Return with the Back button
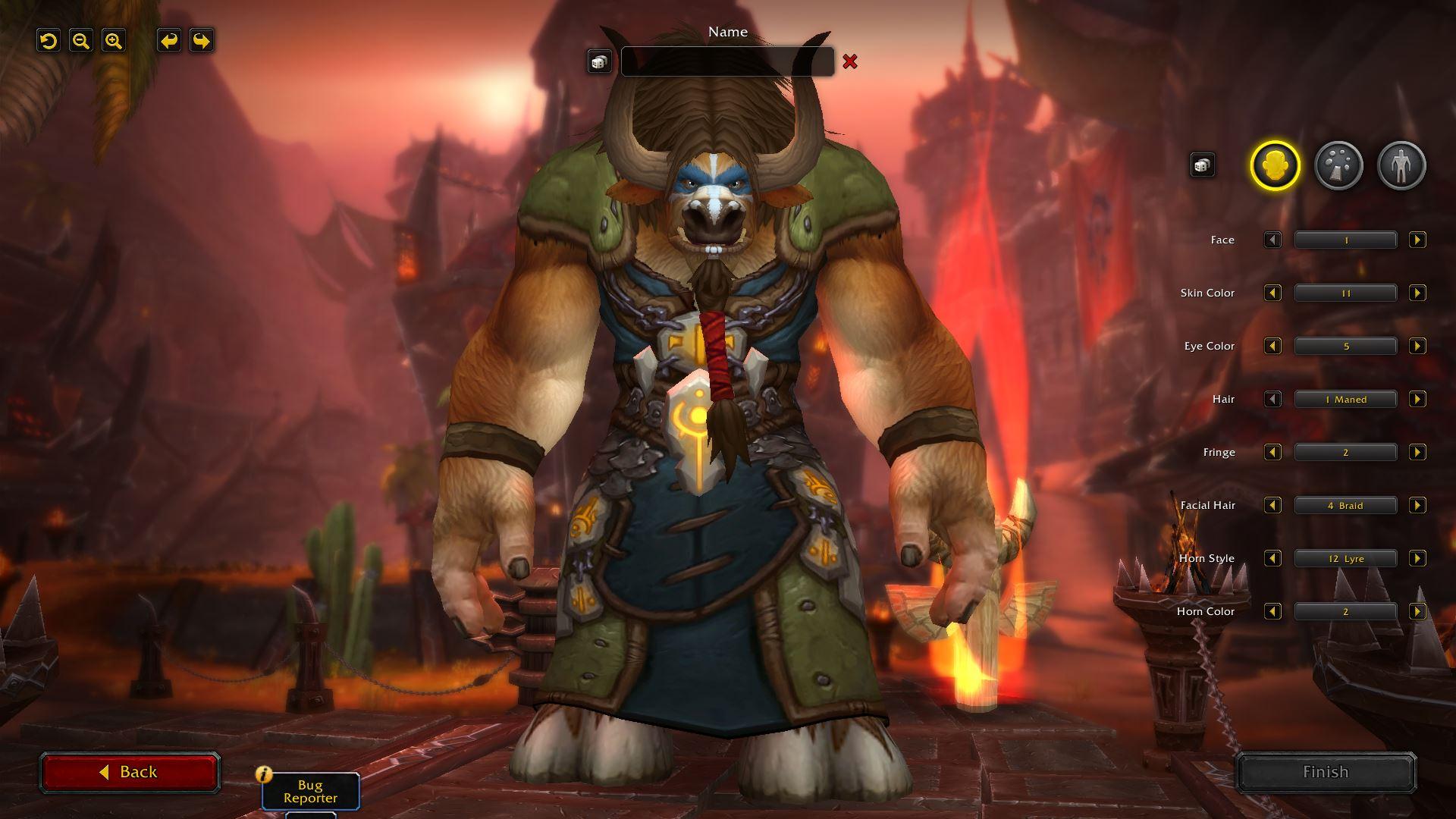The image size is (1456, 819). [x=130, y=771]
